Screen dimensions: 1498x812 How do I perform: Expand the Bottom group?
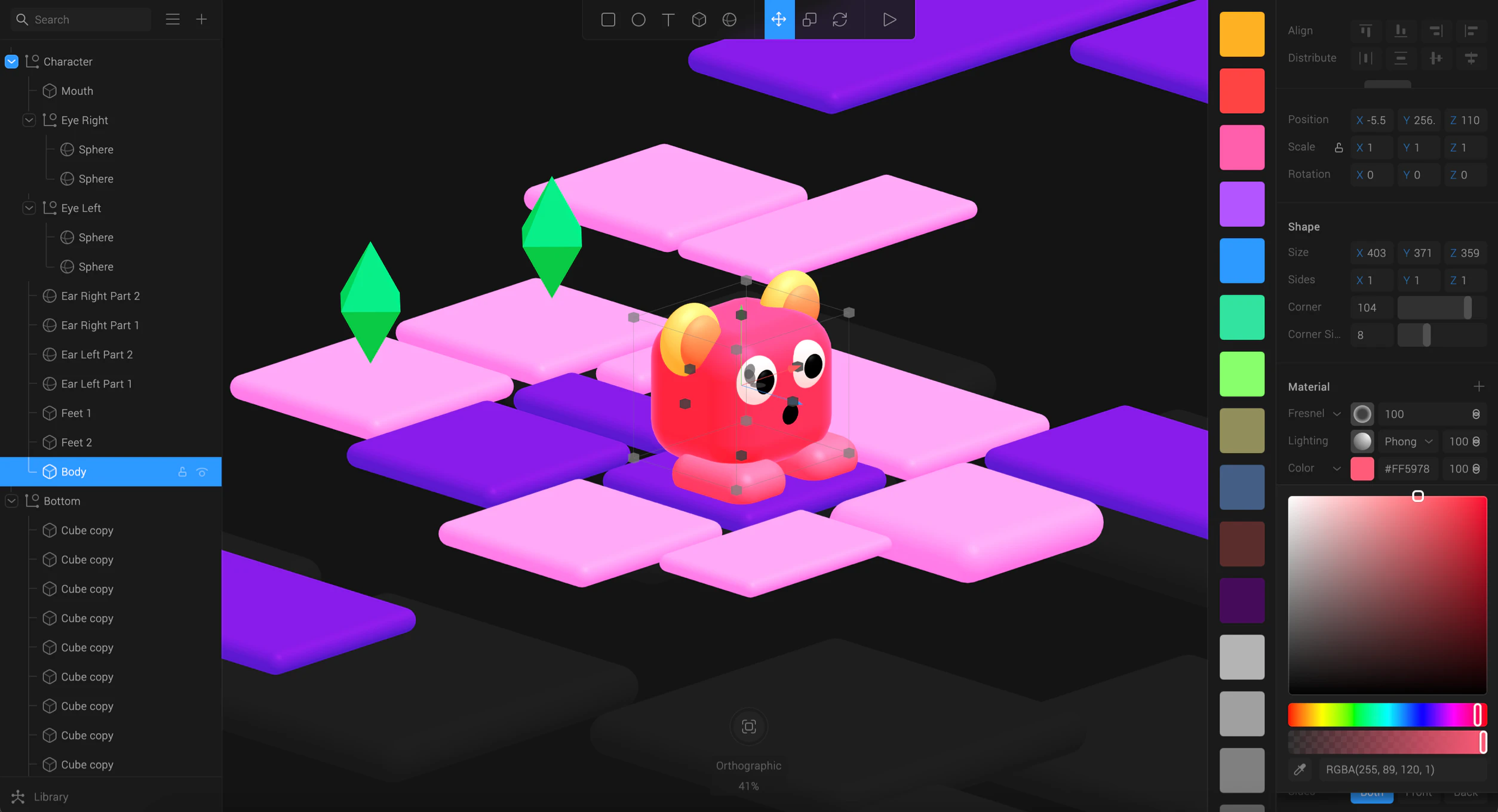(11, 501)
